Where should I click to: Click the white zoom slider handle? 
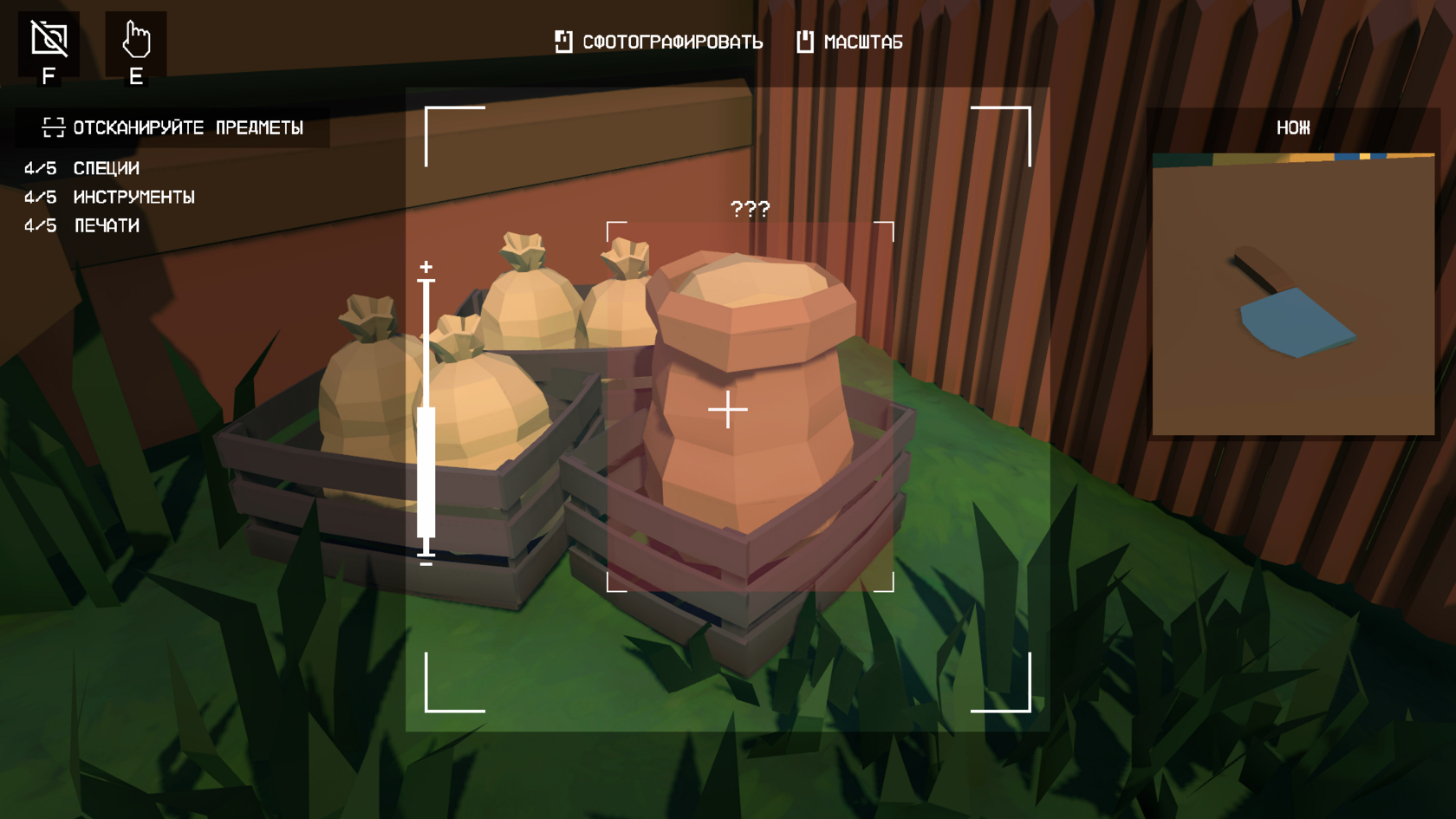(426, 472)
